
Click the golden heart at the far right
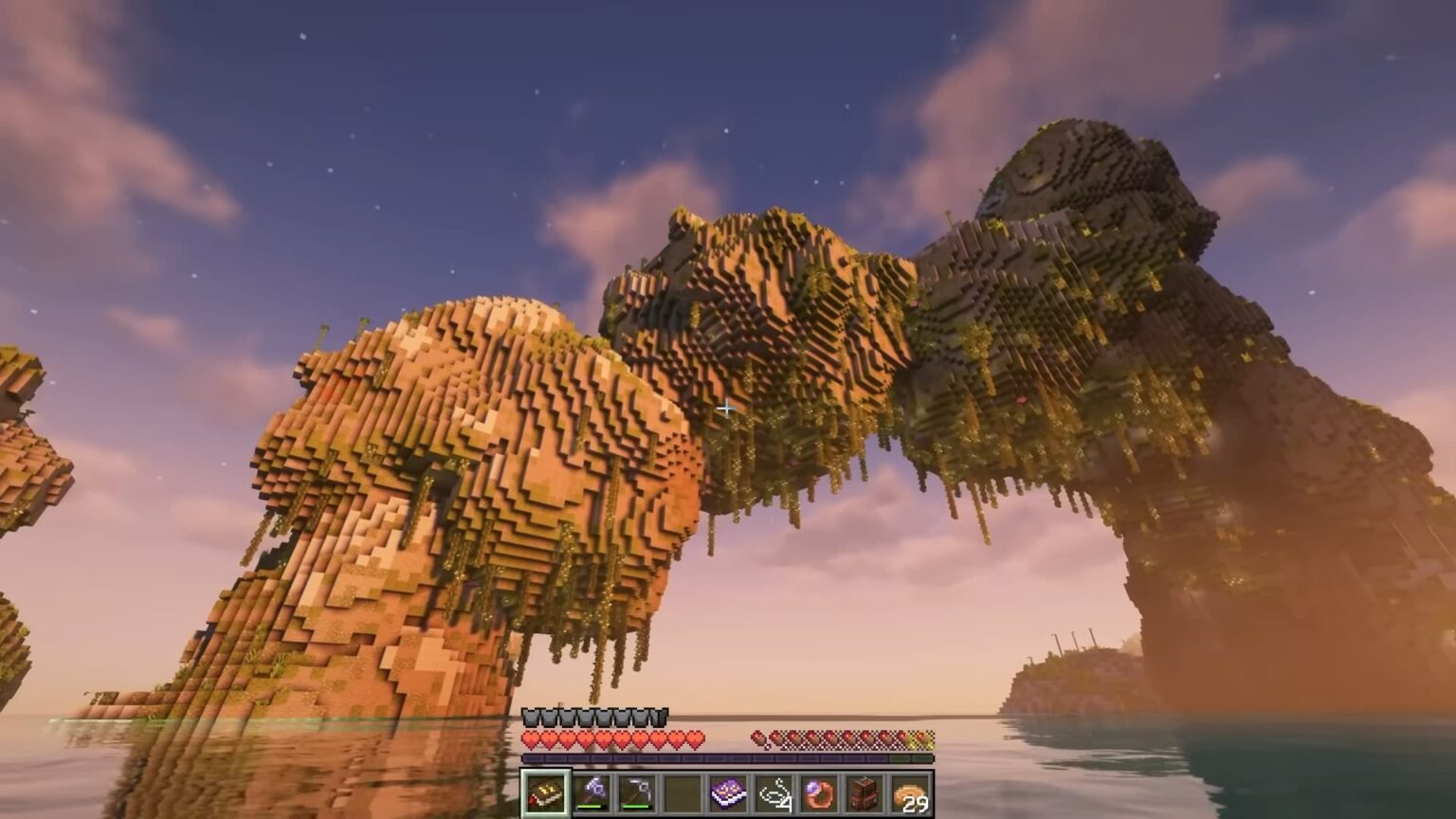coord(923,739)
